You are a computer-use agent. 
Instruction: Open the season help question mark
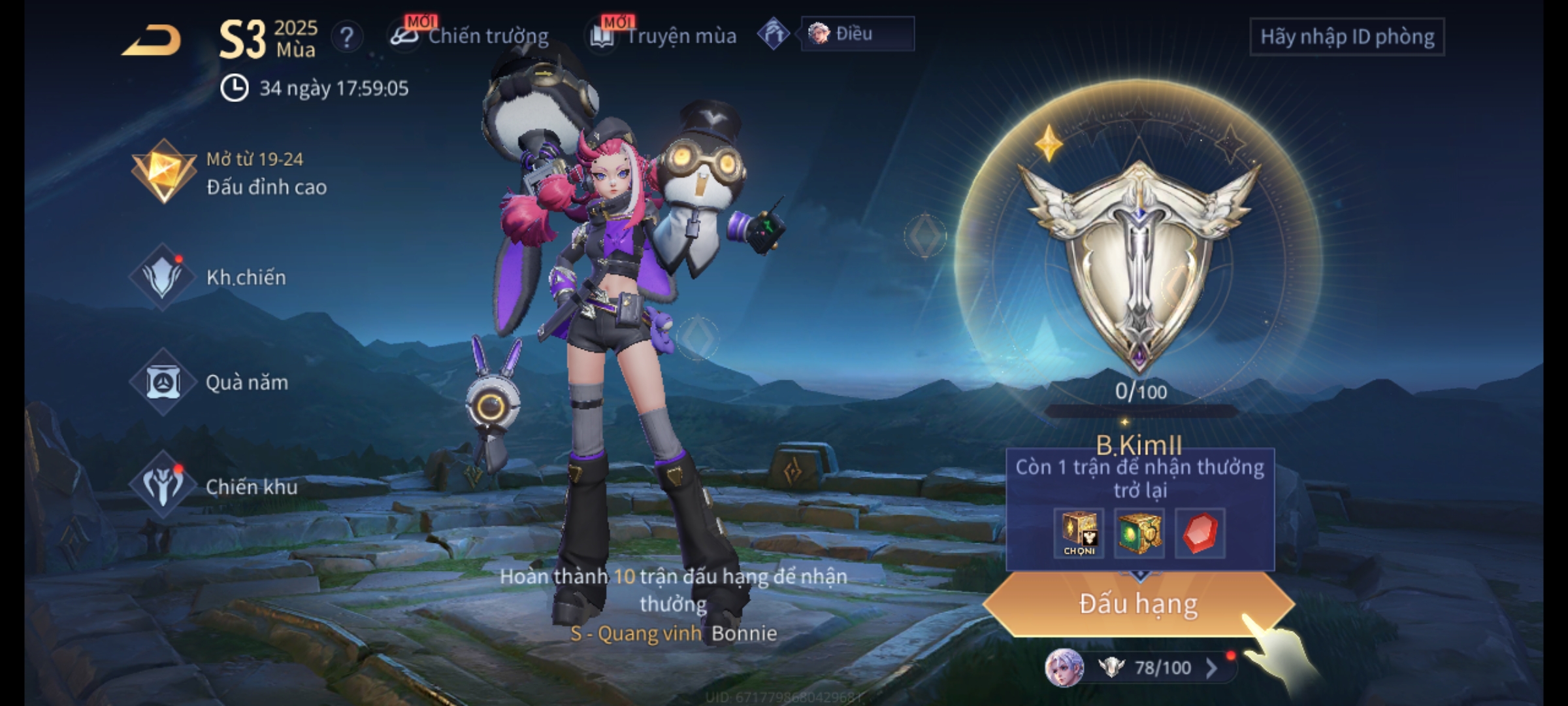346,38
